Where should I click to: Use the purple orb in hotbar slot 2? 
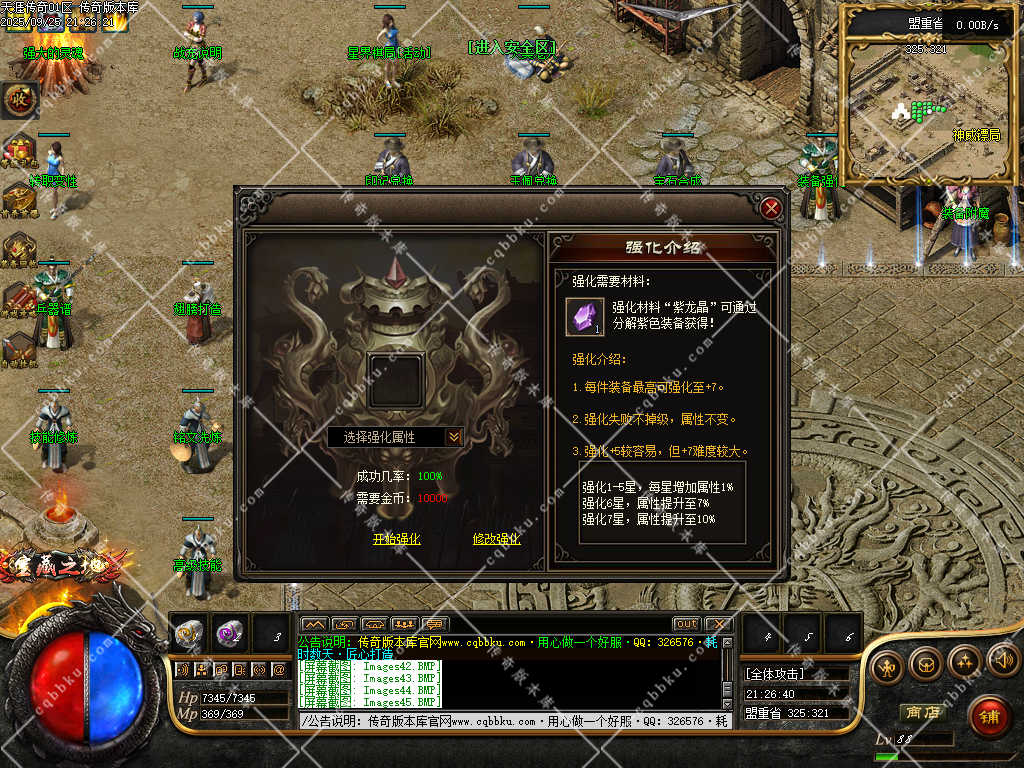(x=230, y=634)
